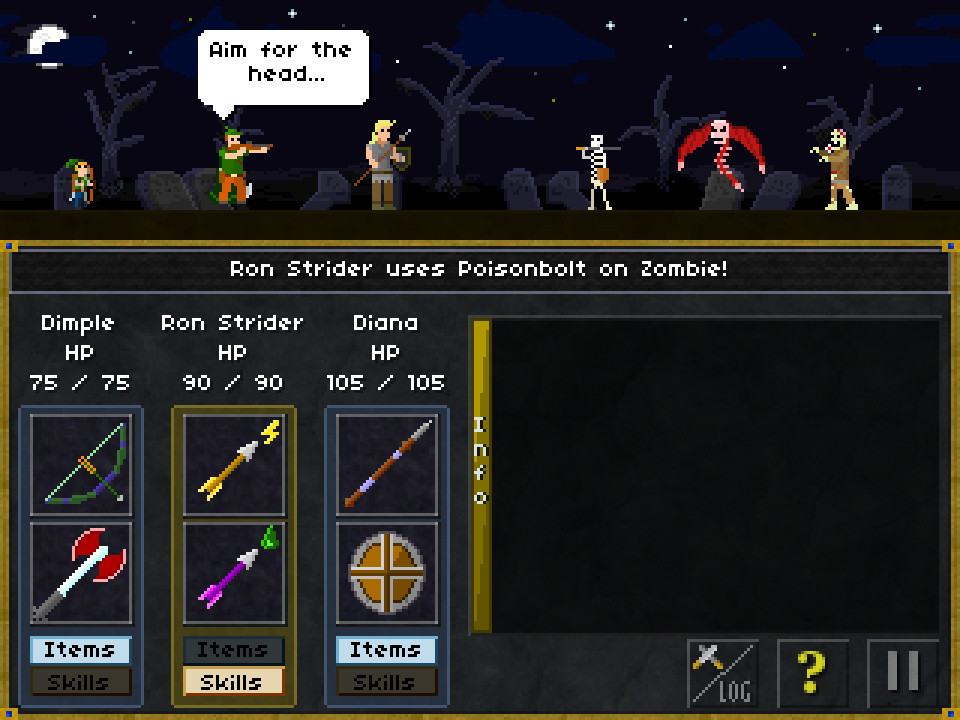Switch to Dimple's Skills tab
The image size is (960, 720).
point(81,682)
